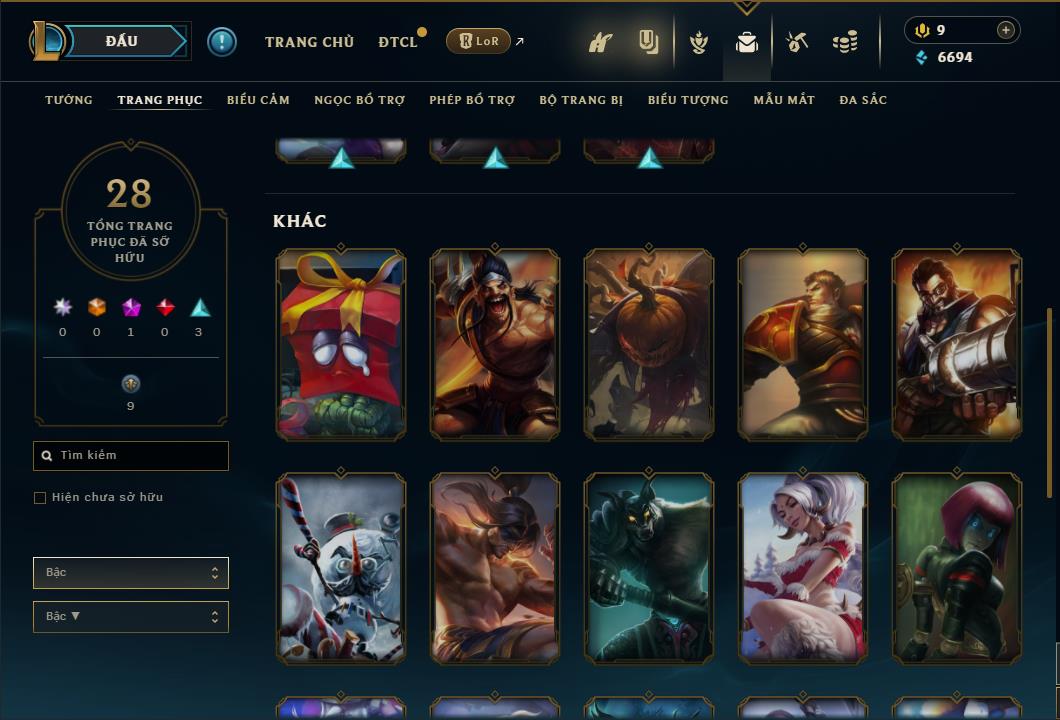Choose the pumpkin head skin card

[649, 344]
